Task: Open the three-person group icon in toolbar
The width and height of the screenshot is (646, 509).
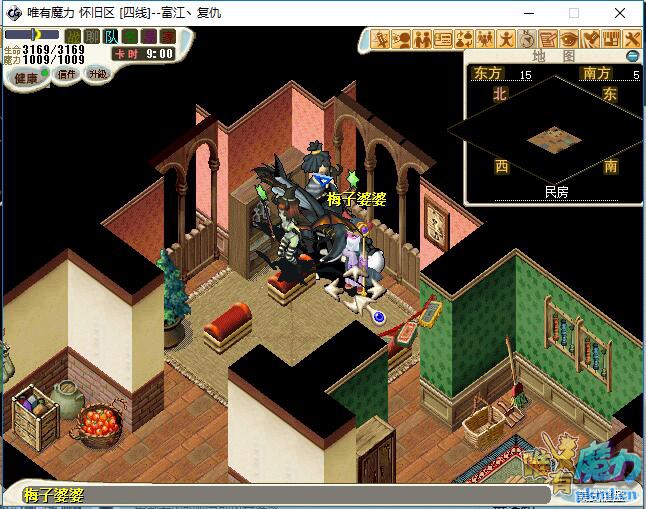Action: pyautogui.click(x=486, y=39)
